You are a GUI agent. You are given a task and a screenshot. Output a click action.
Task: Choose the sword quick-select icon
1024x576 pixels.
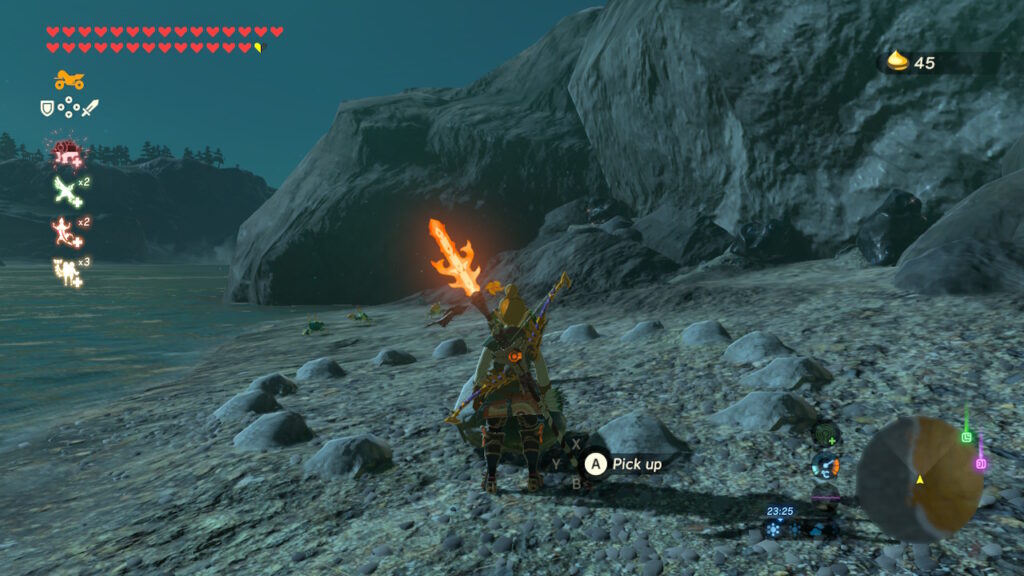pos(90,107)
